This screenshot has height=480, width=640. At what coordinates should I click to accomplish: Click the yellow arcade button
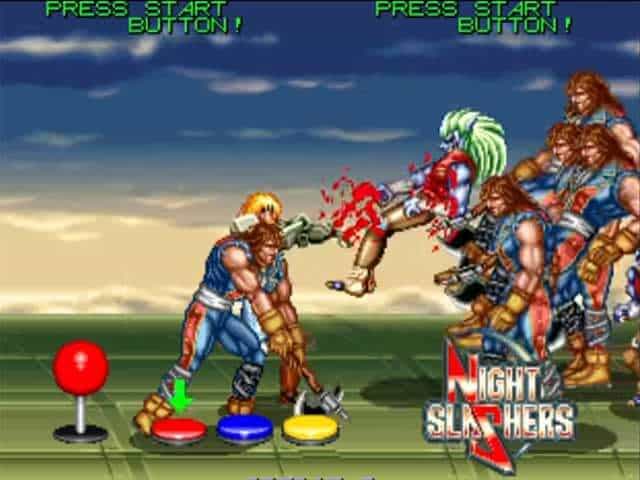tap(310, 428)
